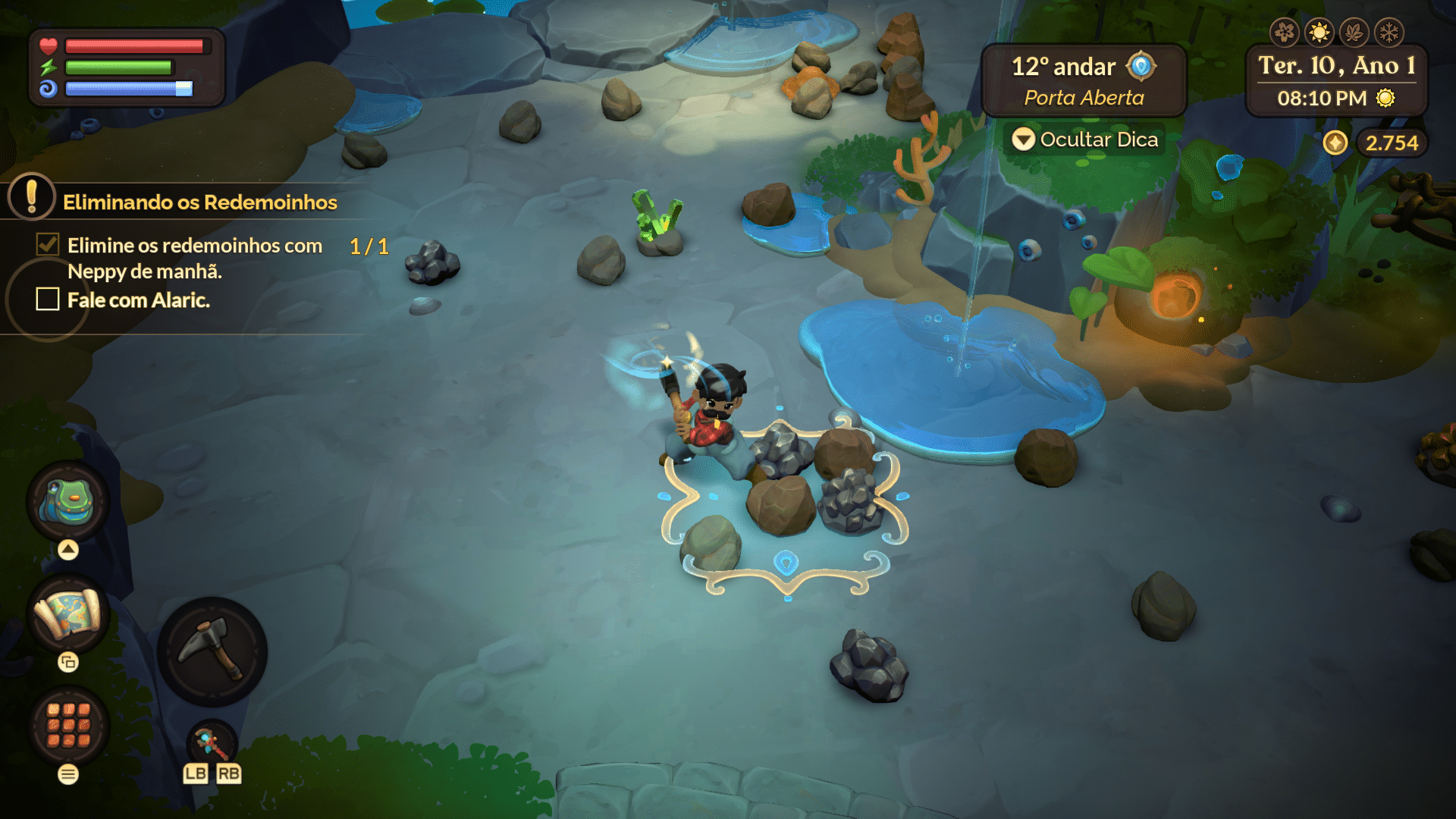Uncheck the completed redemoinhos objective

click(x=47, y=244)
